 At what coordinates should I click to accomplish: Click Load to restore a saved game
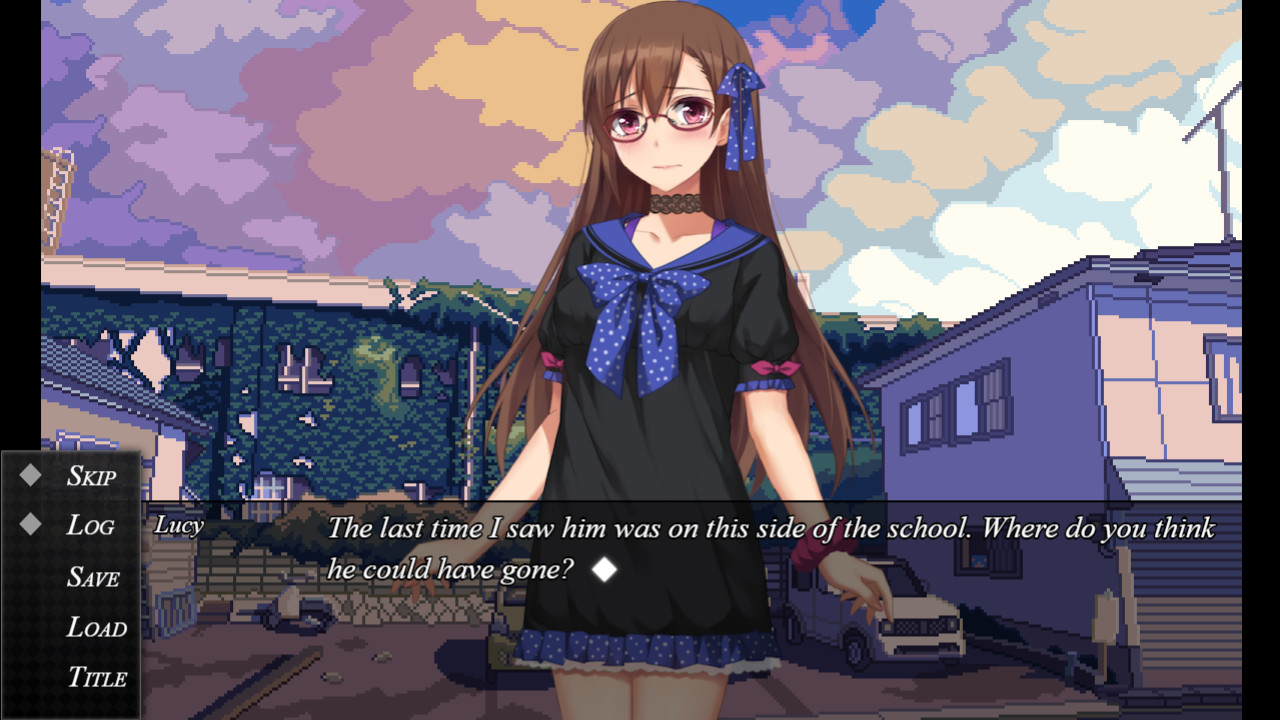pyautogui.click(x=97, y=627)
